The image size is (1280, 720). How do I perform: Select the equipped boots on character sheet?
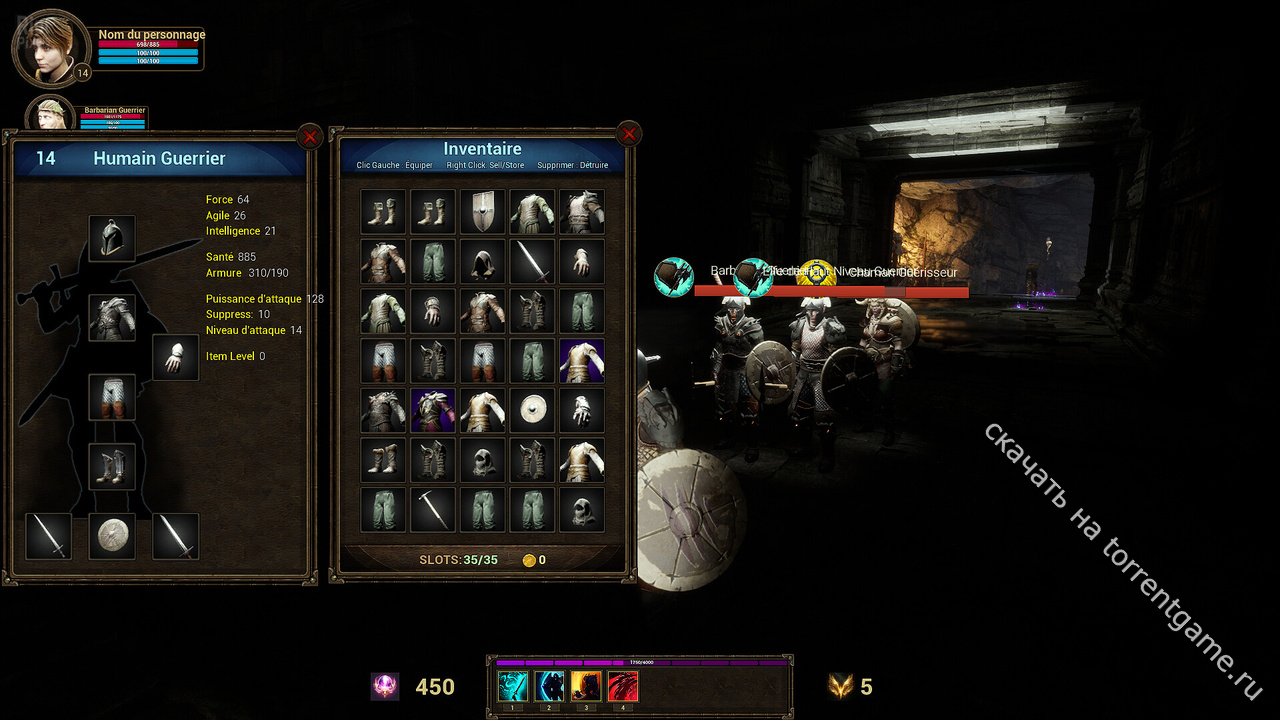click(112, 466)
